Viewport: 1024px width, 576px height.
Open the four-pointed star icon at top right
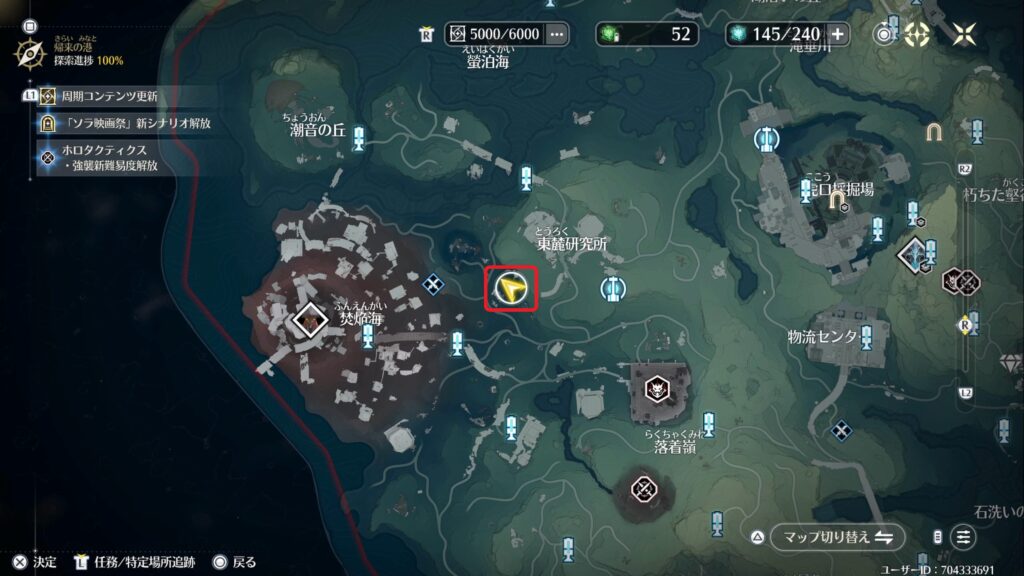coord(964,34)
